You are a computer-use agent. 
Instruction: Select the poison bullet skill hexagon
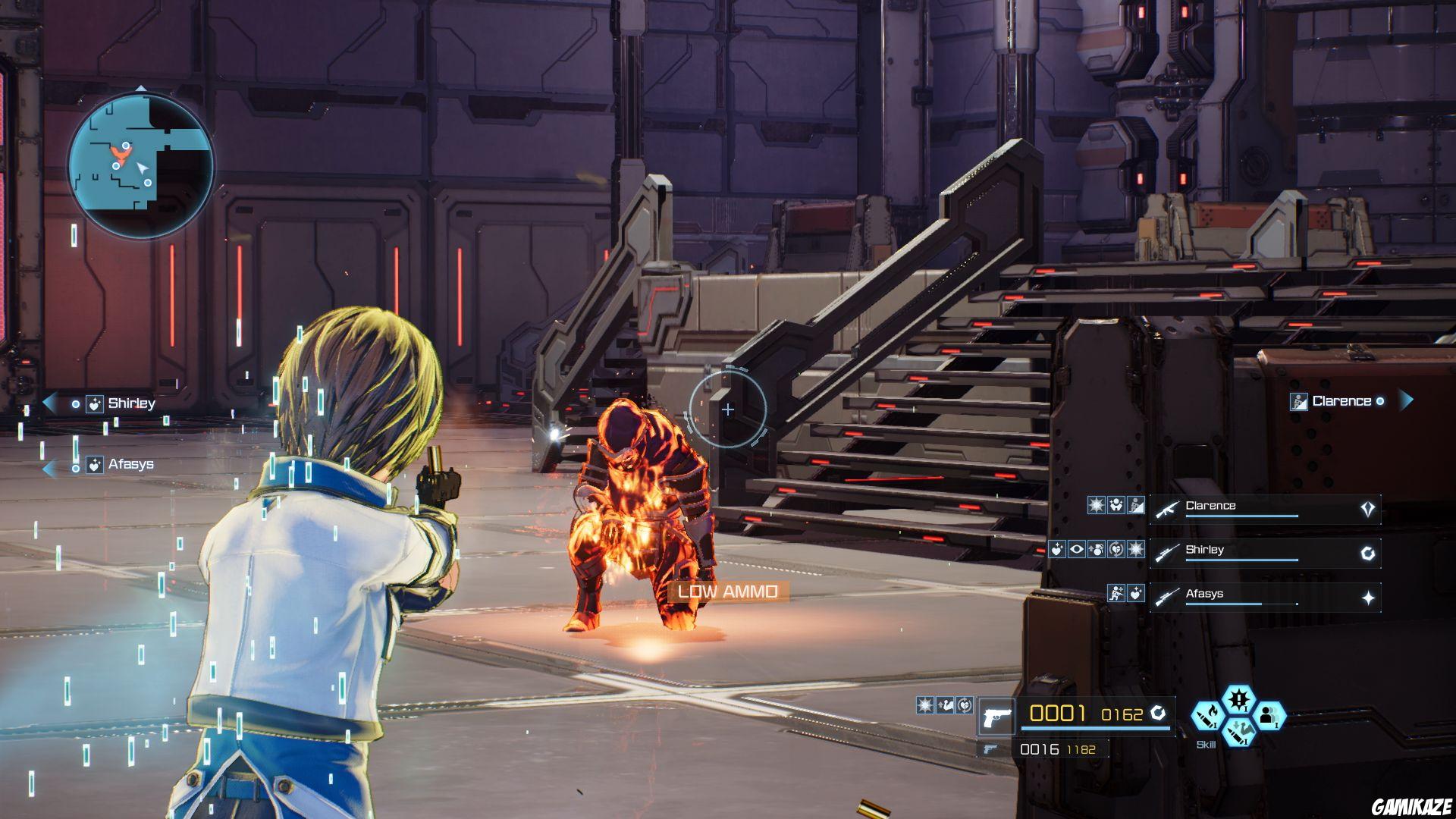(1240, 733)
